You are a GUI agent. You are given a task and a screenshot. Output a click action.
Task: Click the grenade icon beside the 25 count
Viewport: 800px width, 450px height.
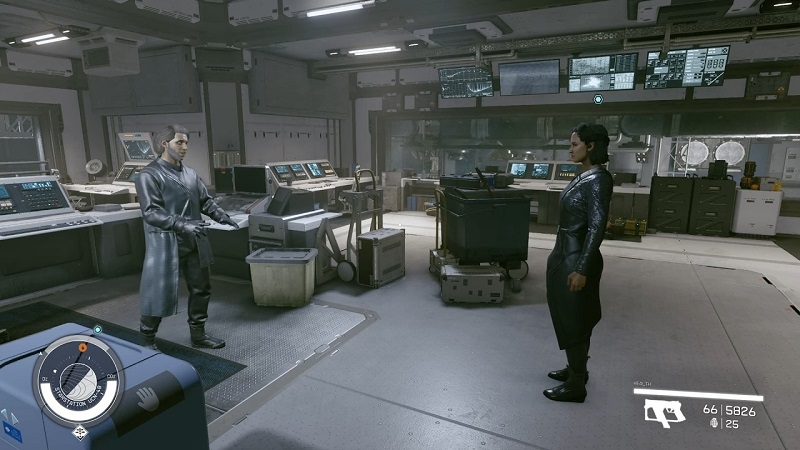point(714,424)
